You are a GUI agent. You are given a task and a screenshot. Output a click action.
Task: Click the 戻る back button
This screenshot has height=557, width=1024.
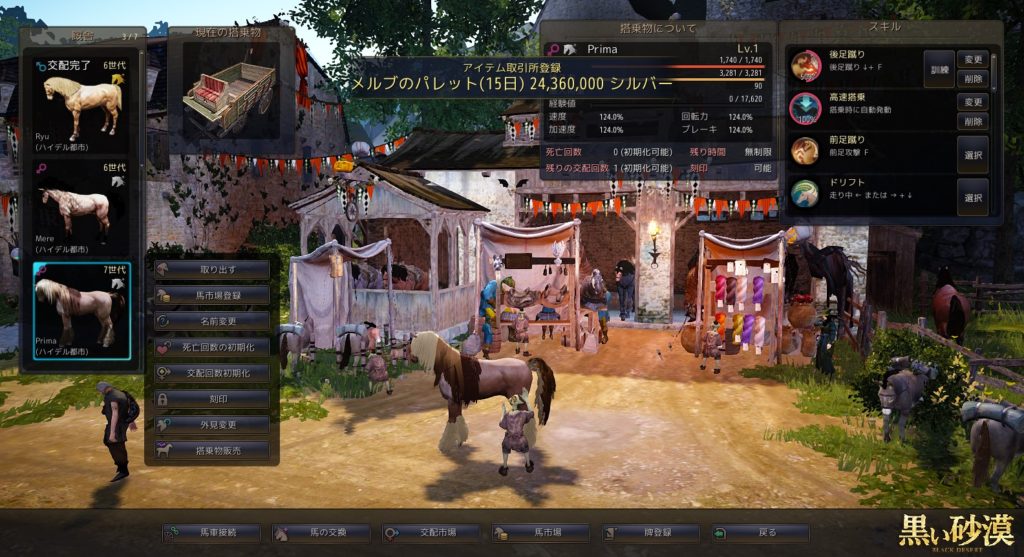[x=761, y=534]
